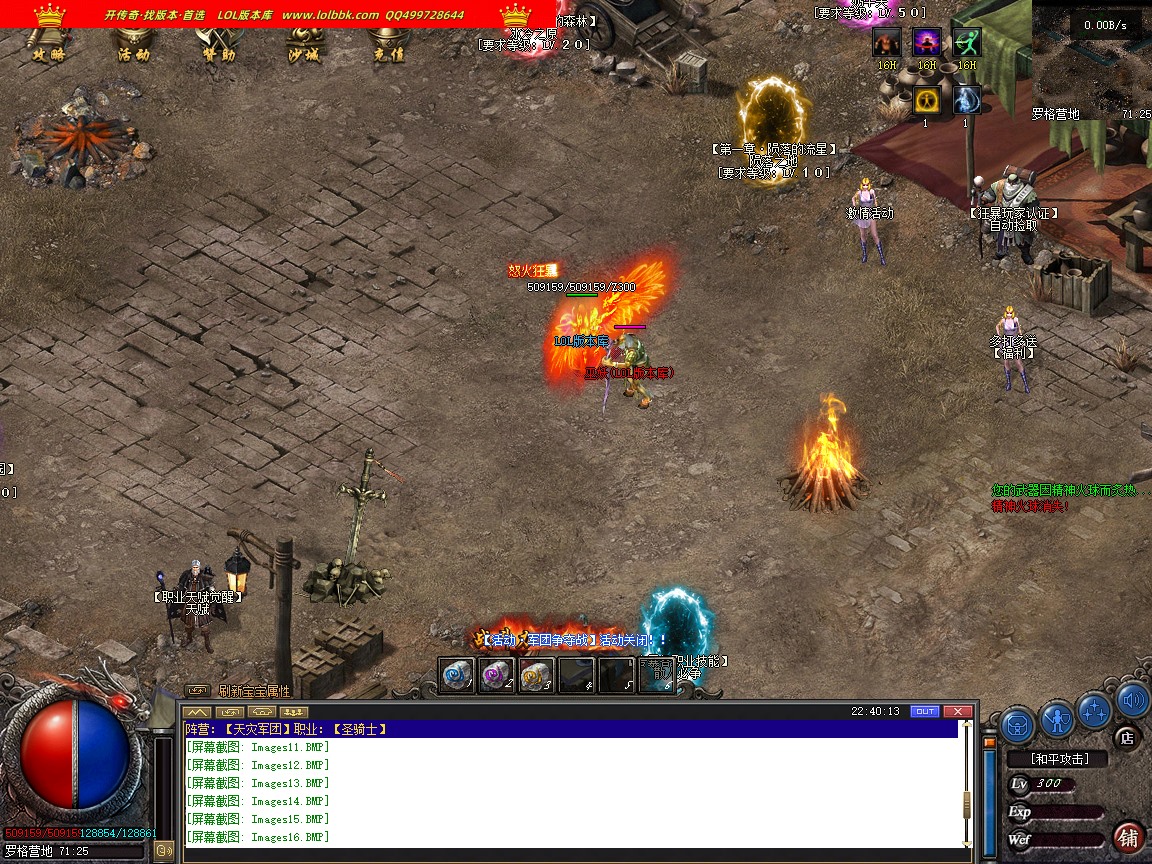Select the yellow human-figure circle buff icon

tap(926, 100)
